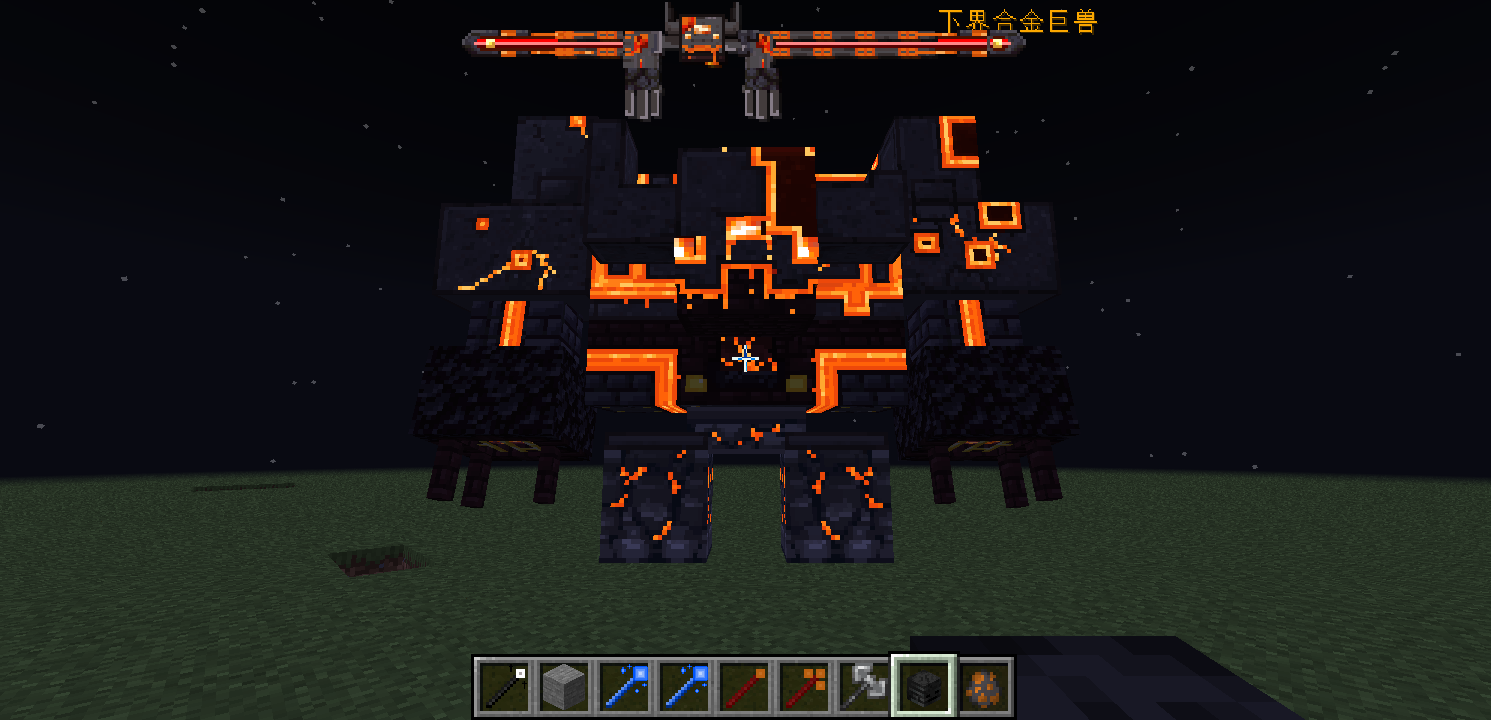Select the second blue wand in the hotbar
This screenshot has height=720, width=1491.
pos(683,687)
